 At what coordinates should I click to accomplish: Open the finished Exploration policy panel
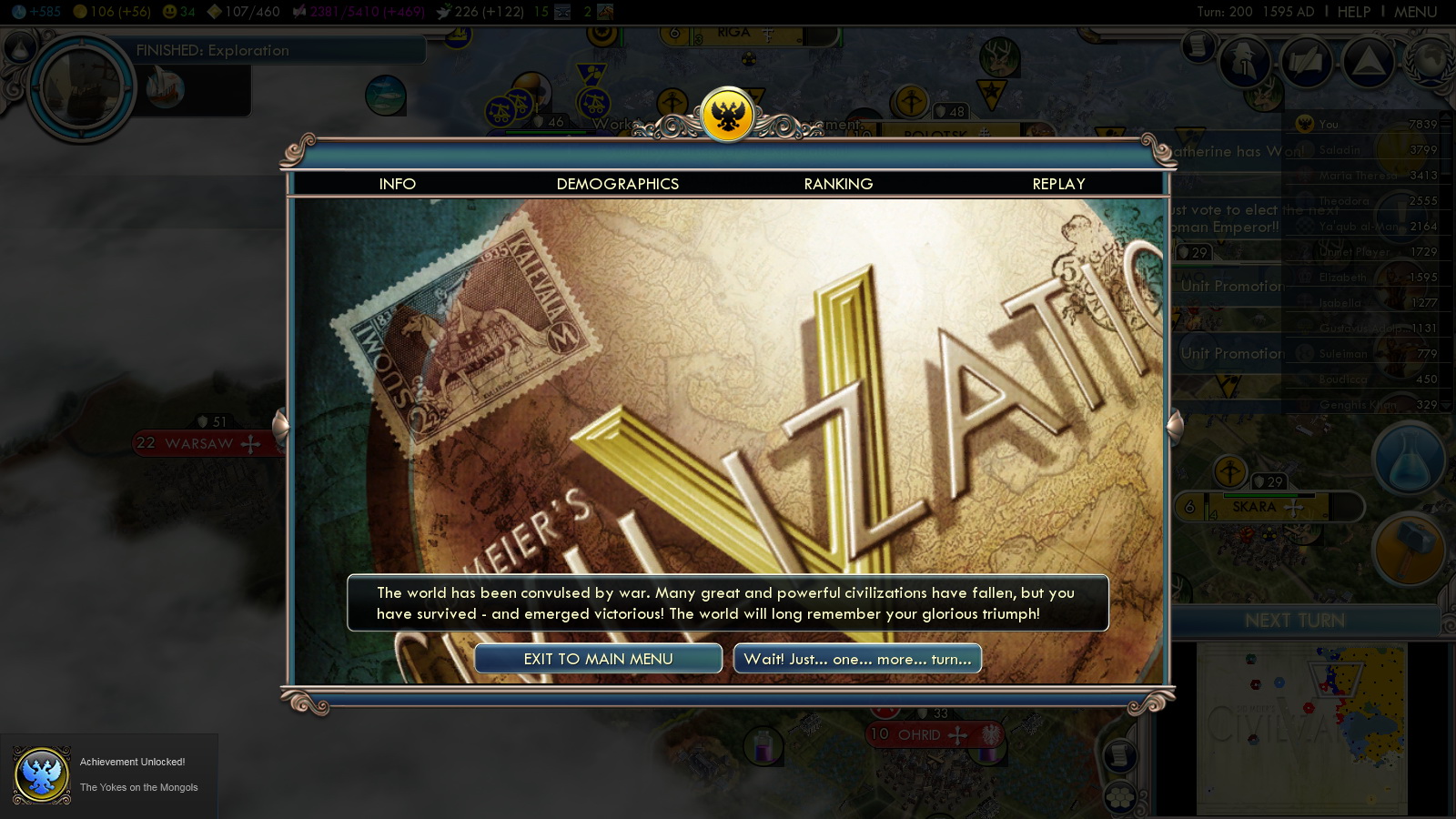point(213,51)
